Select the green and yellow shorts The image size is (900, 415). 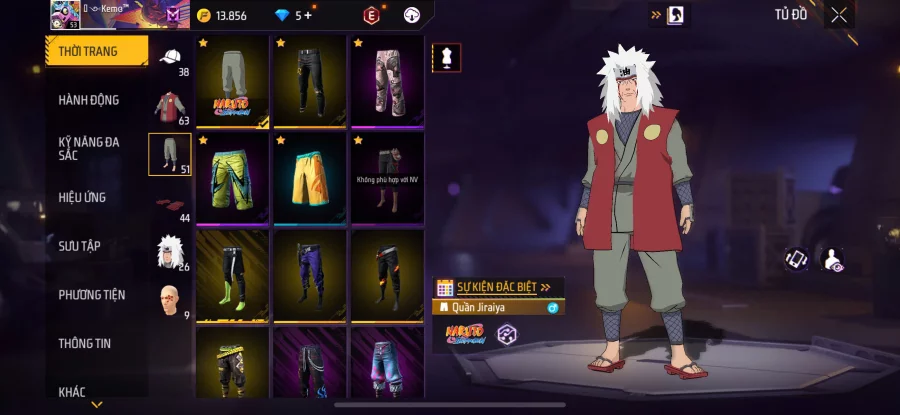click(x=232, y=179)
